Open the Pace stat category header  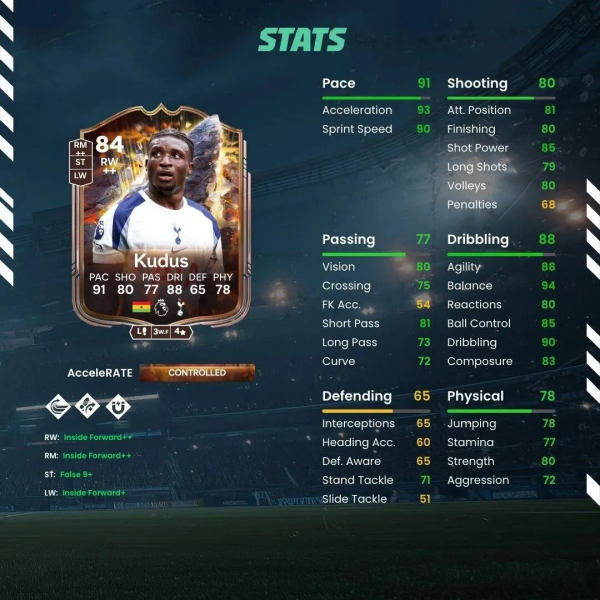(339, 83)
